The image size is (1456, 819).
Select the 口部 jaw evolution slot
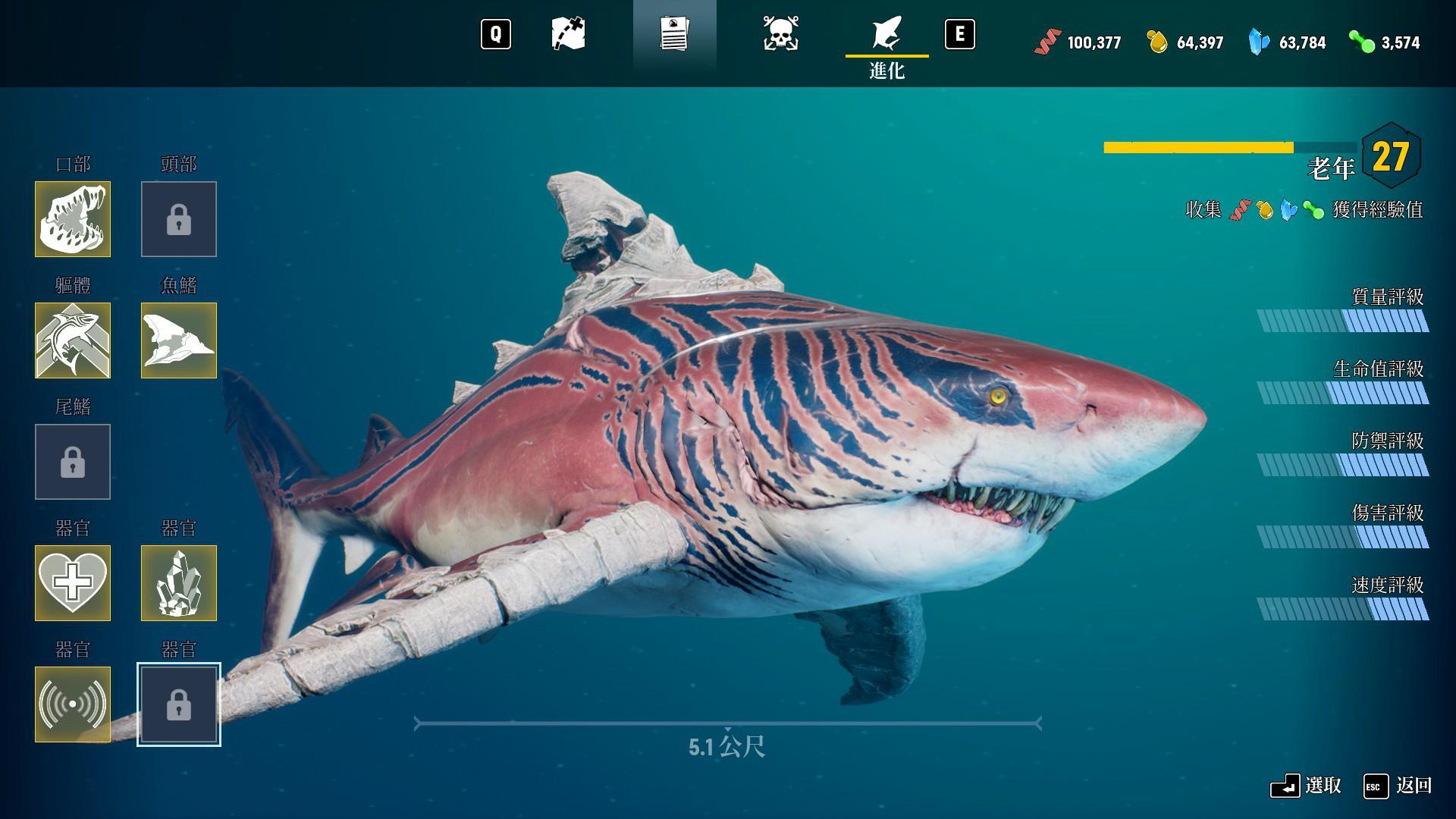pos(73,219)
